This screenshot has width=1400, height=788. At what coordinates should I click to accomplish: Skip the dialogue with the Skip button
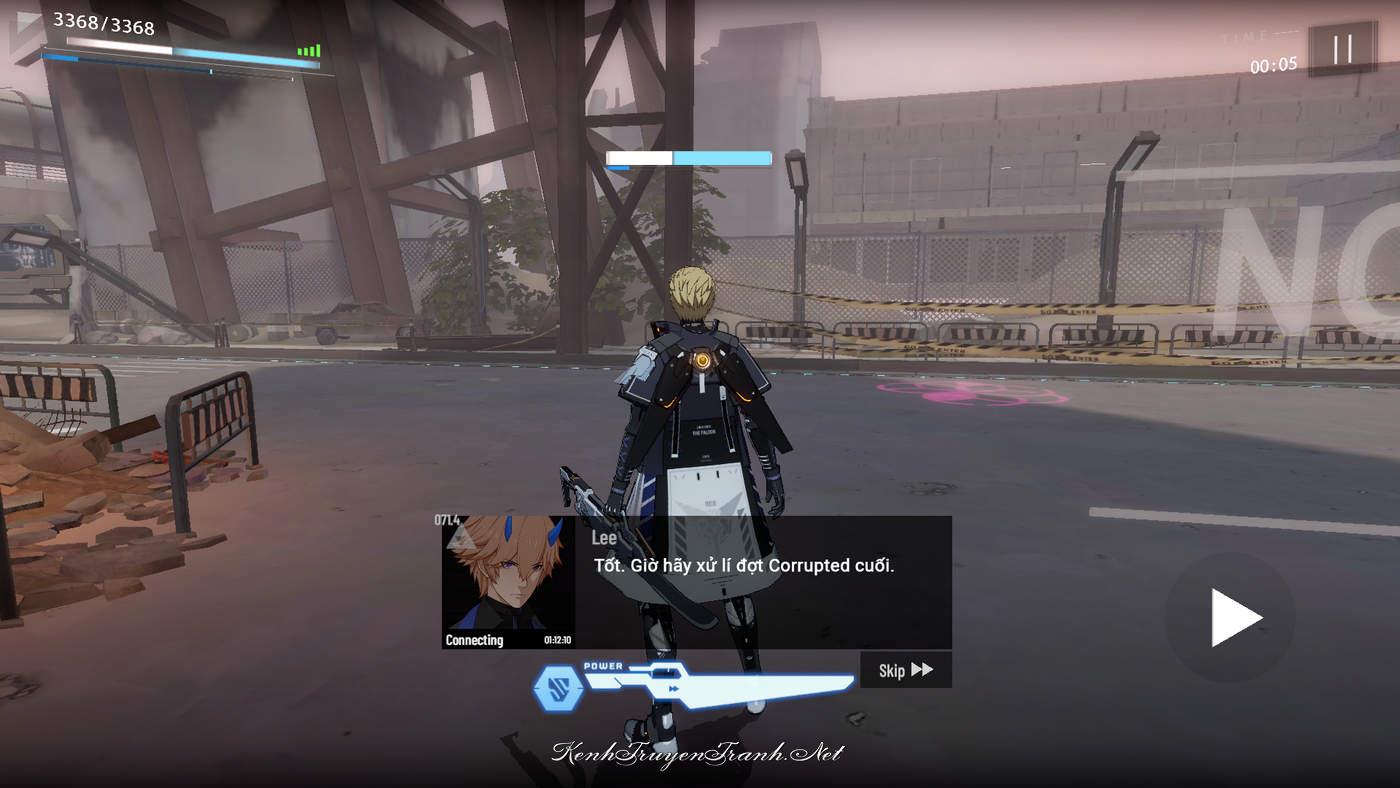[x=905, y=670]
